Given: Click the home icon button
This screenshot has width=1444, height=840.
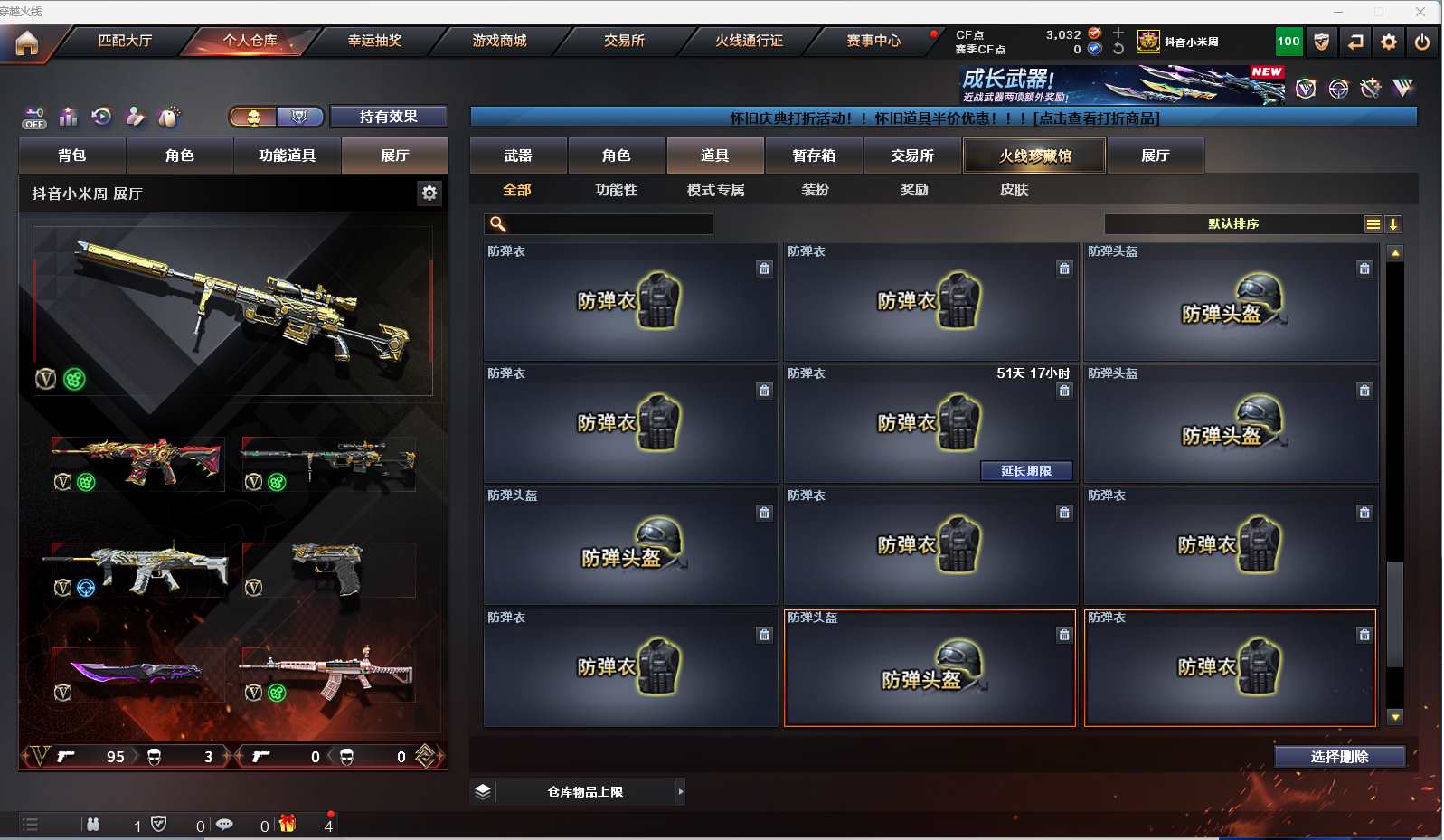Looking at the screenshot, I should tap(27, 42).
